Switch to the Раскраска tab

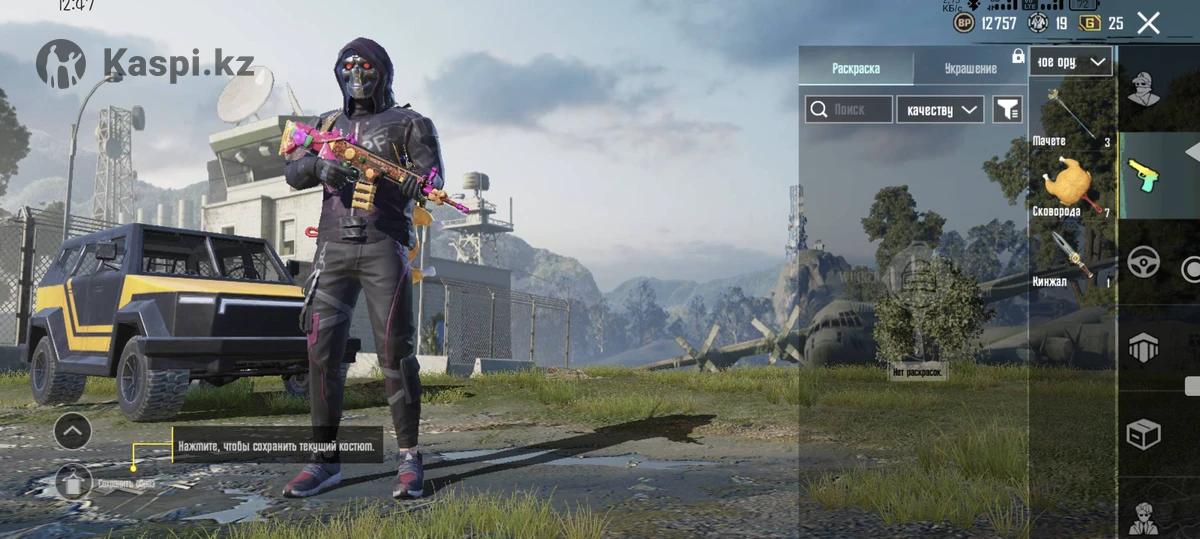pos(856,68)
